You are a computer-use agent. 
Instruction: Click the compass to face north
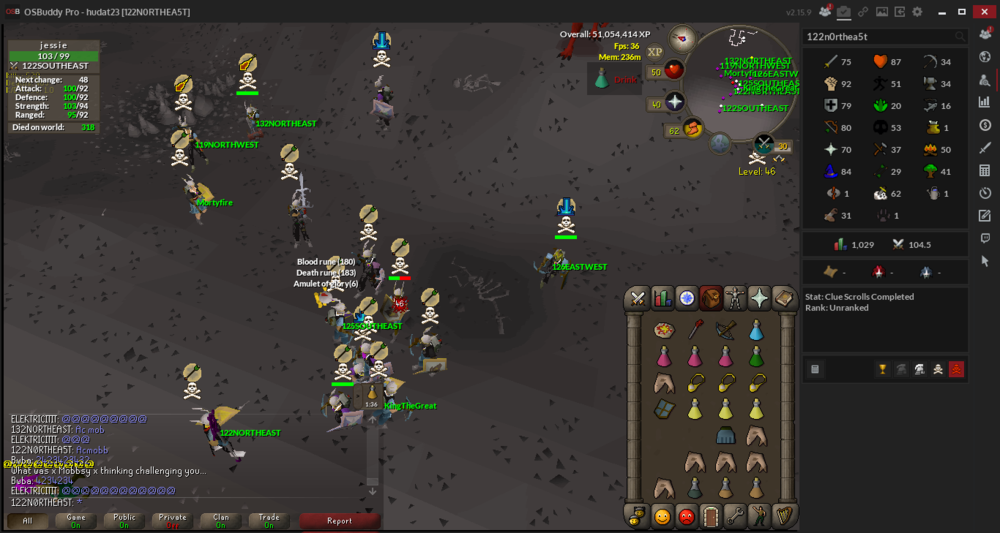point(683,39)
